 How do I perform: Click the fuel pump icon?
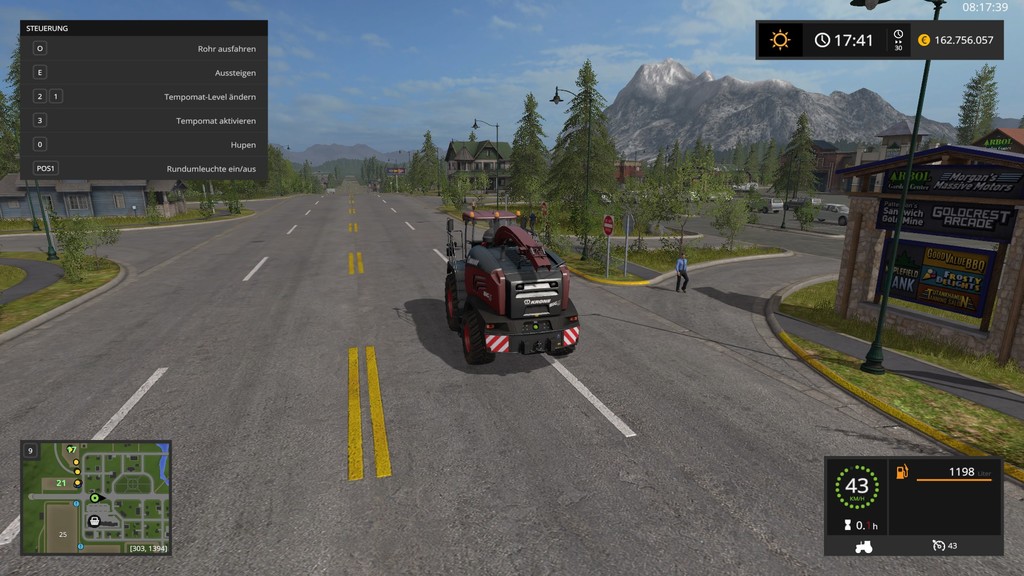[x=902, y=472]
